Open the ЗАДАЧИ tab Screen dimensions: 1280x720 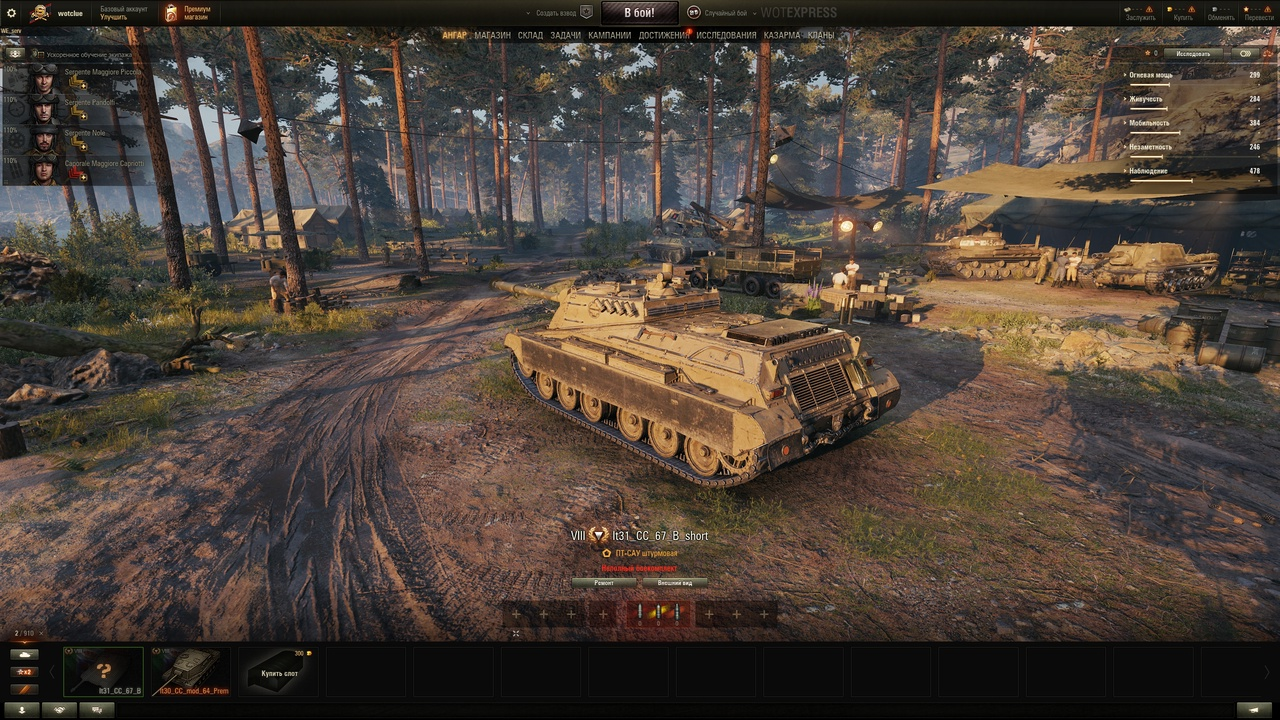pos(565,36)
